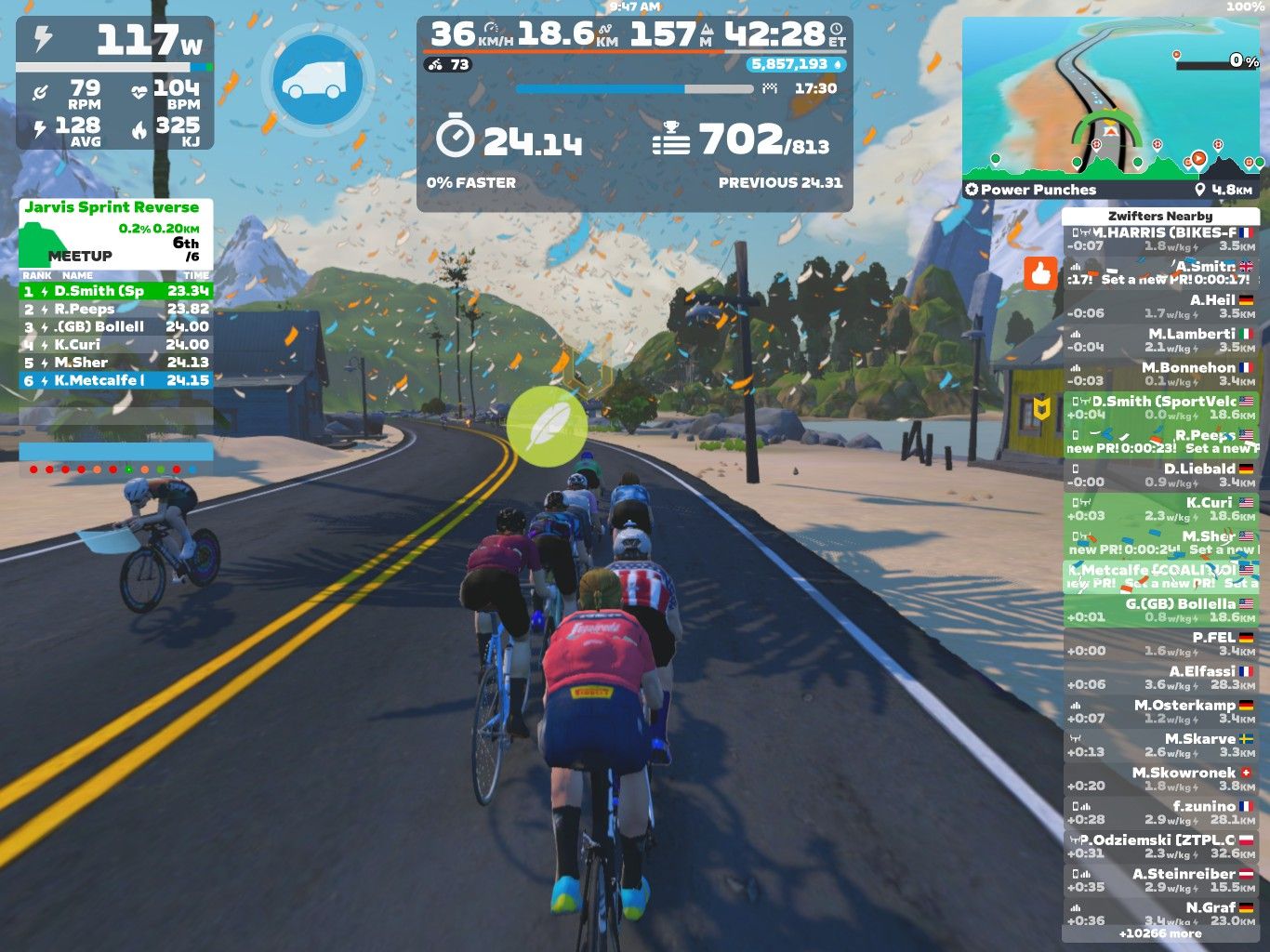1270x952 pixels.
Task: Show the +10266 more riders entry
Action: pos(1160,933)
